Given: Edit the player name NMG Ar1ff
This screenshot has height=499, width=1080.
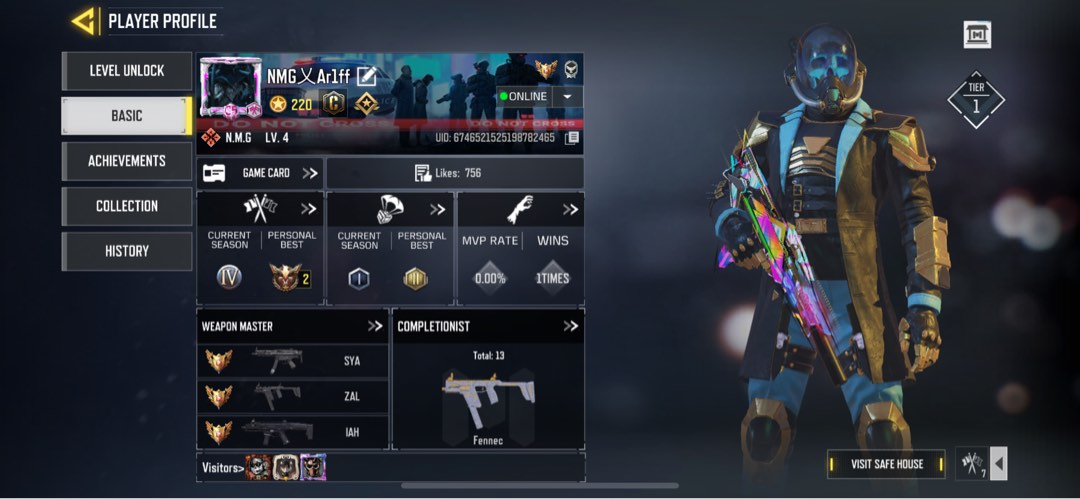Looking at the screenshot, I should pyautogui.click(x=366, y=76).
